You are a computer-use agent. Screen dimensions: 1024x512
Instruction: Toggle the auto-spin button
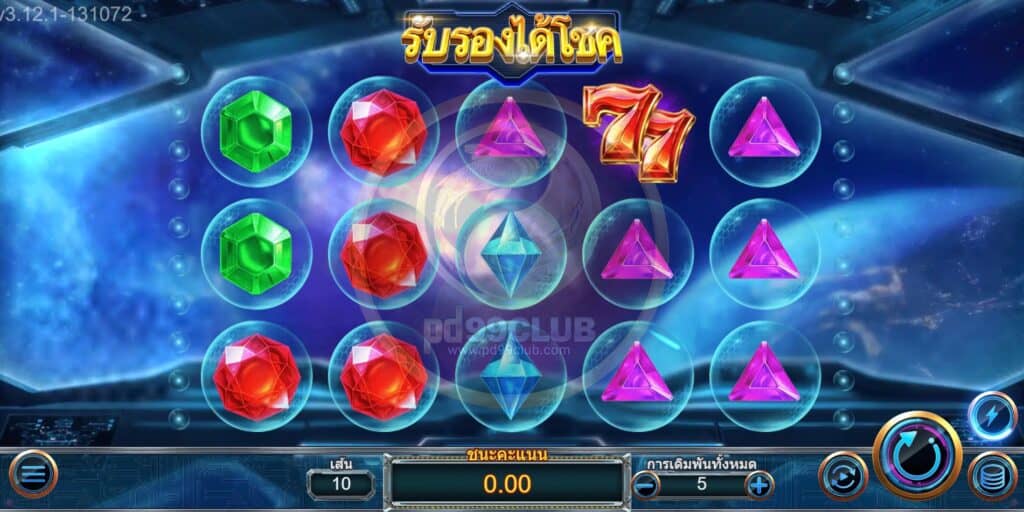(843, 476)
